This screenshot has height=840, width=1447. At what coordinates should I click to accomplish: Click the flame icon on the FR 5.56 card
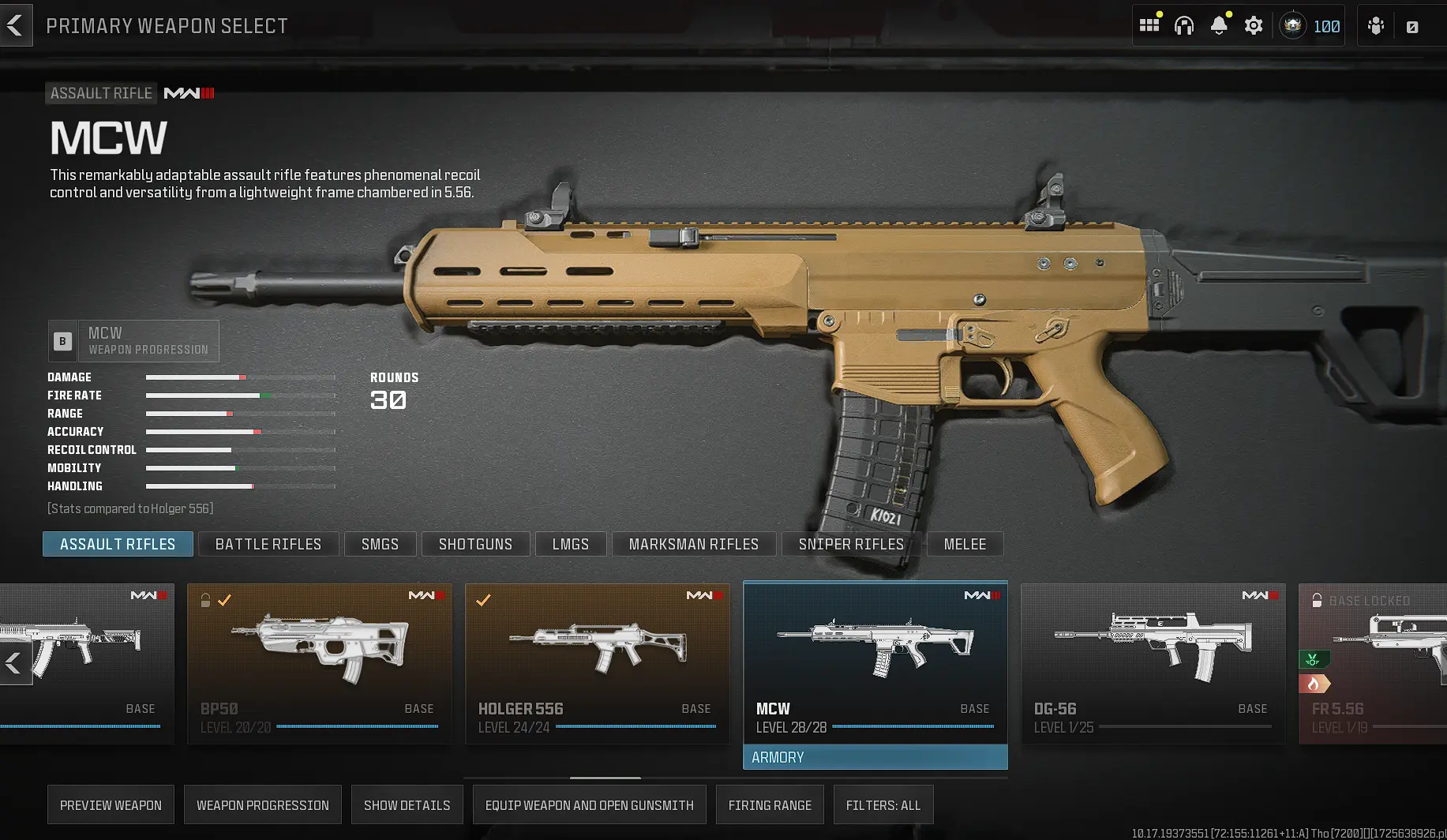[1314, 683]
